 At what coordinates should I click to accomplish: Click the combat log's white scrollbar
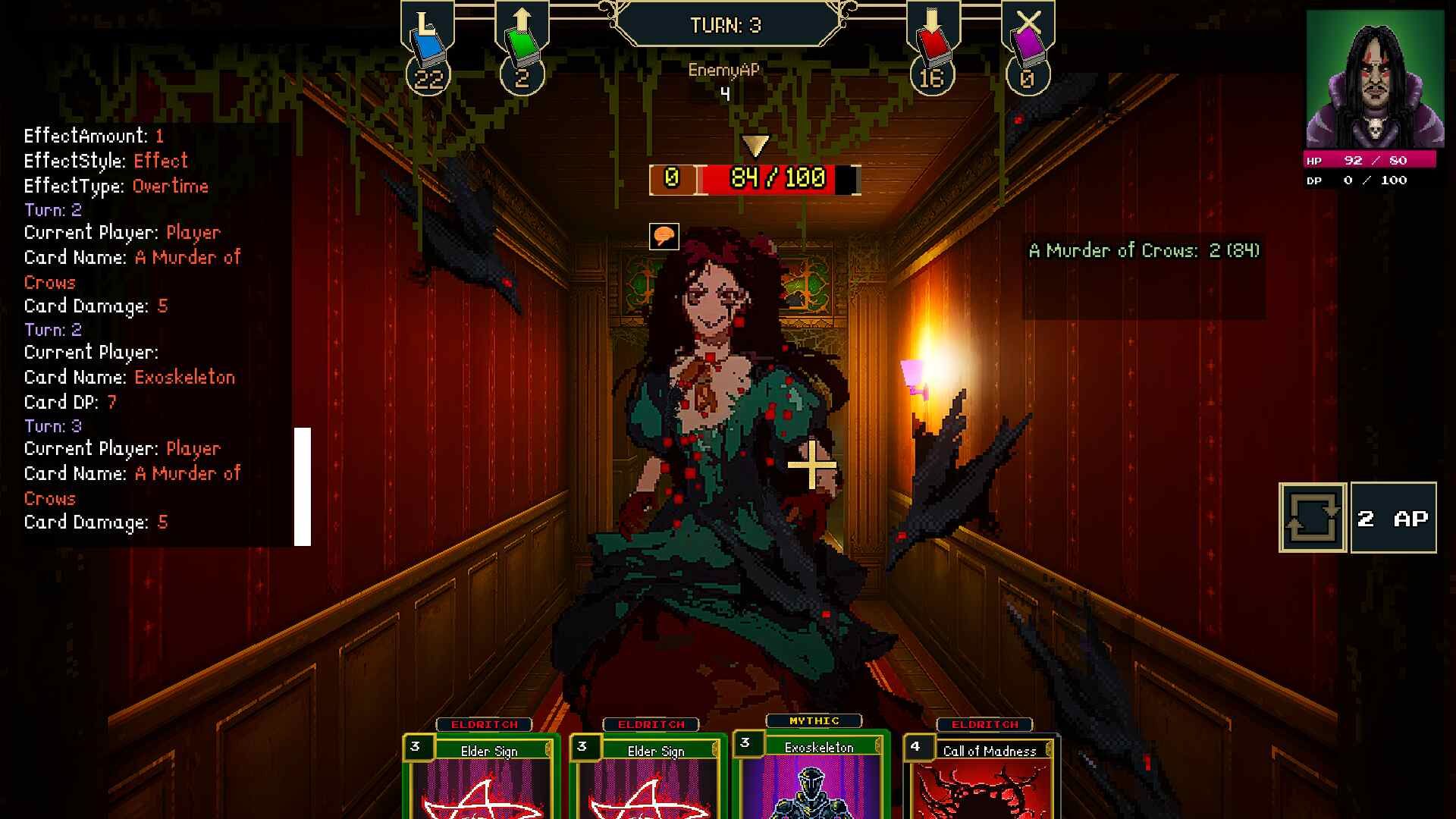[303, 486]
